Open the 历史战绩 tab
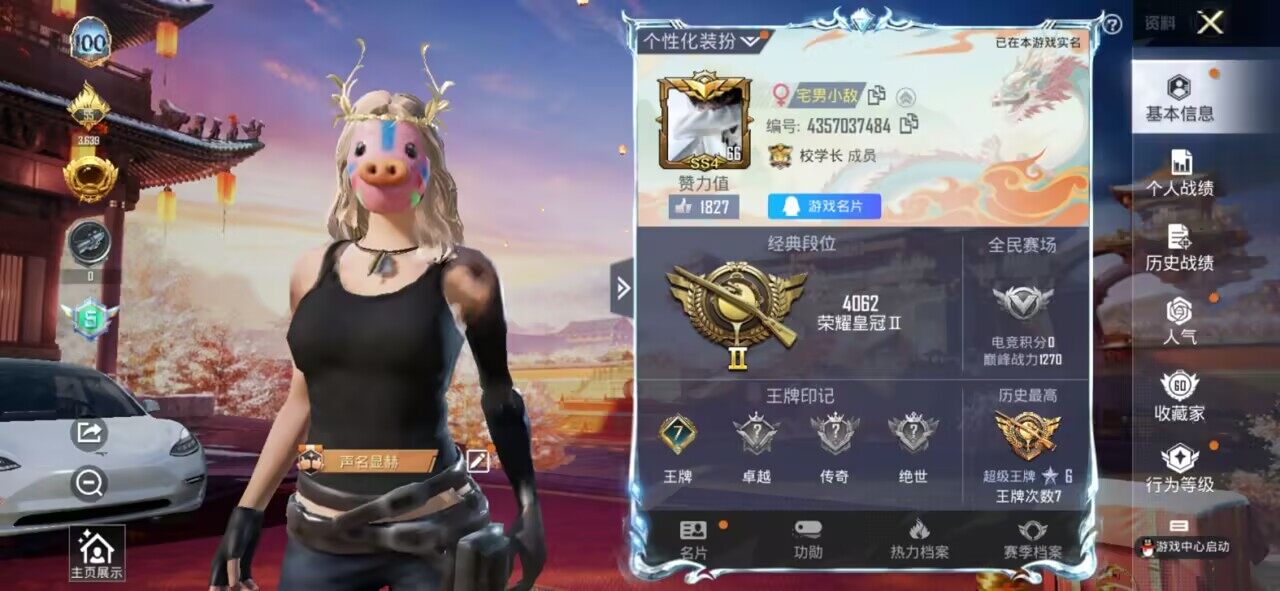 click(1180, 248)
